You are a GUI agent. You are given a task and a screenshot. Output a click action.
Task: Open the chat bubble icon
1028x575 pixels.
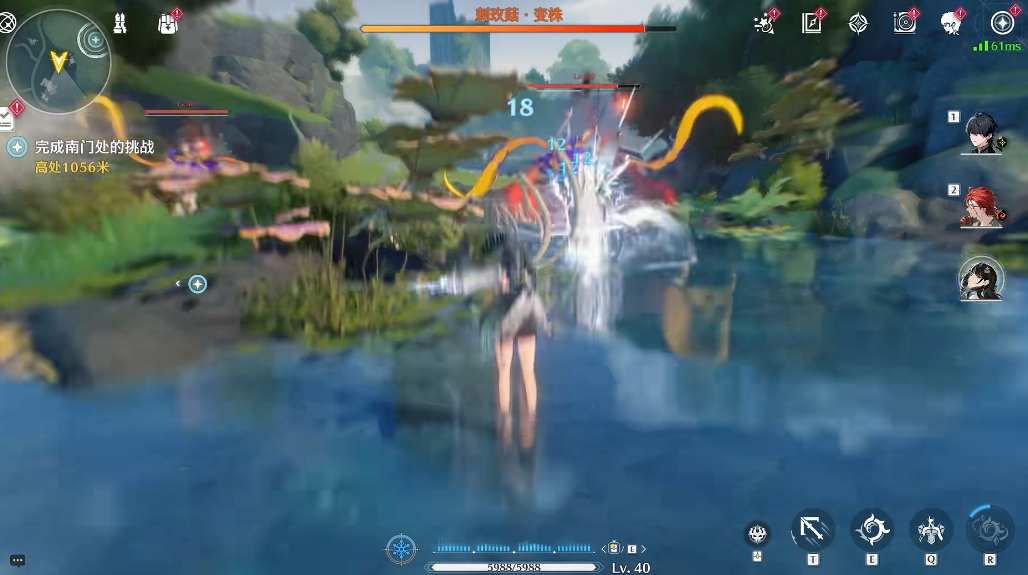[17, 561]
